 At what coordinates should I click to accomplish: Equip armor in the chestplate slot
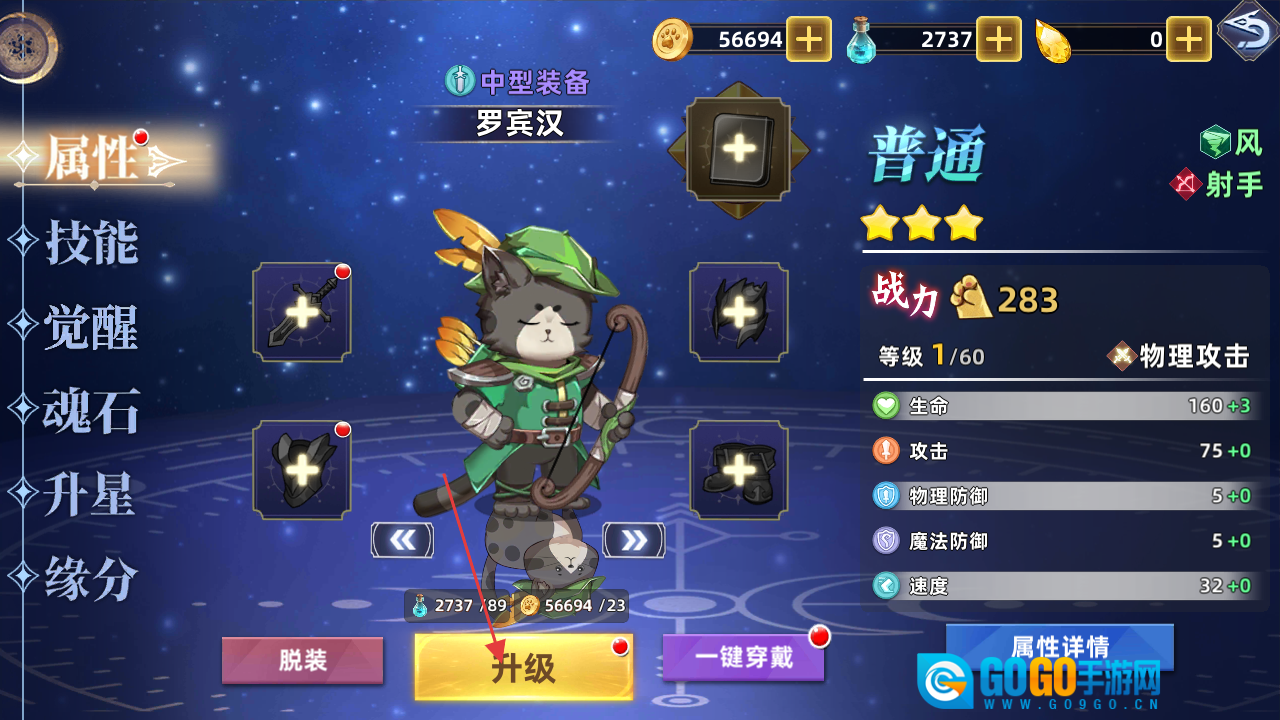pyautogui.click(x=302, y=469)
